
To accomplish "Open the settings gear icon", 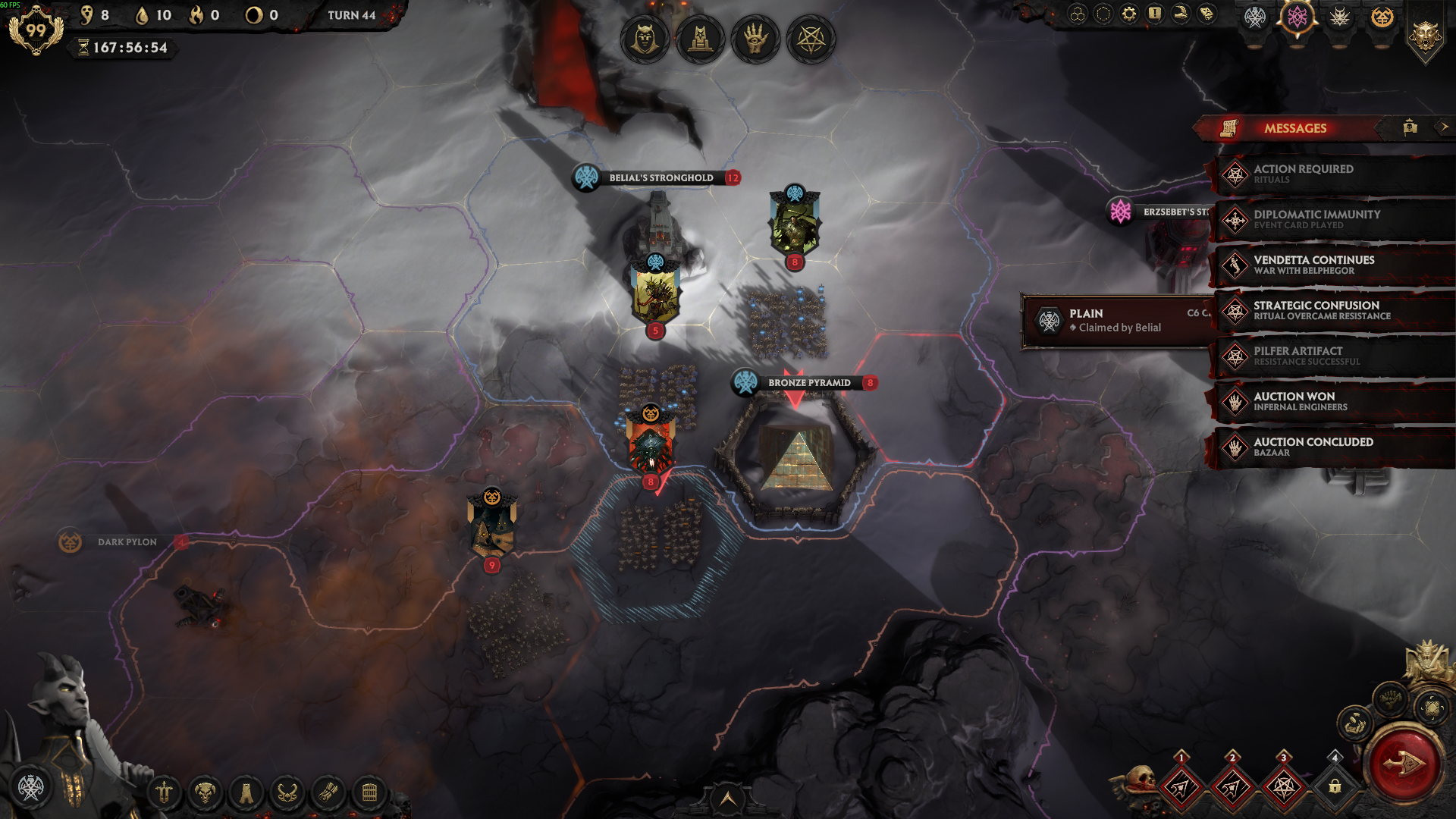I will point(1129,14).
